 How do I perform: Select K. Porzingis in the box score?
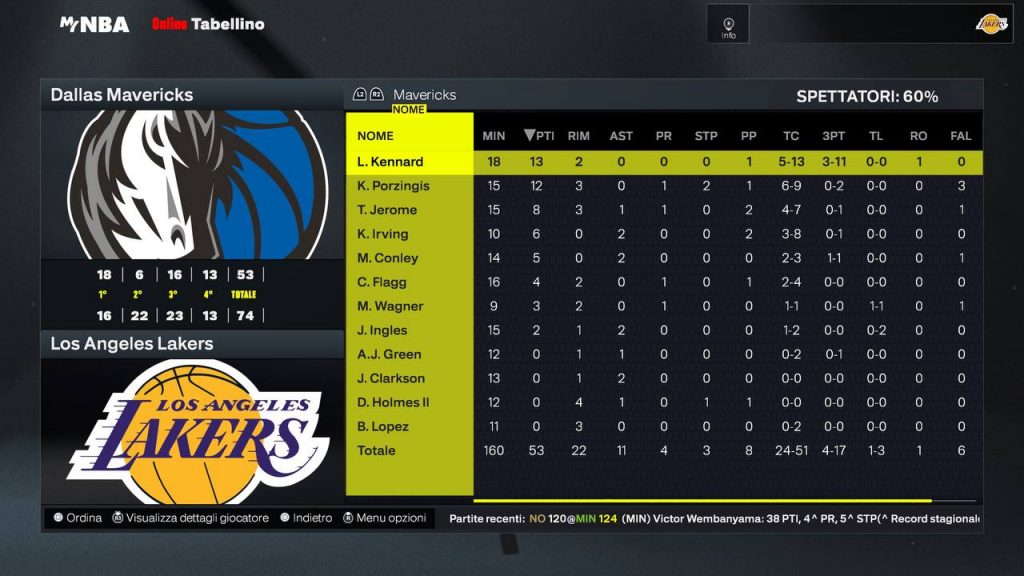point(394,186)
